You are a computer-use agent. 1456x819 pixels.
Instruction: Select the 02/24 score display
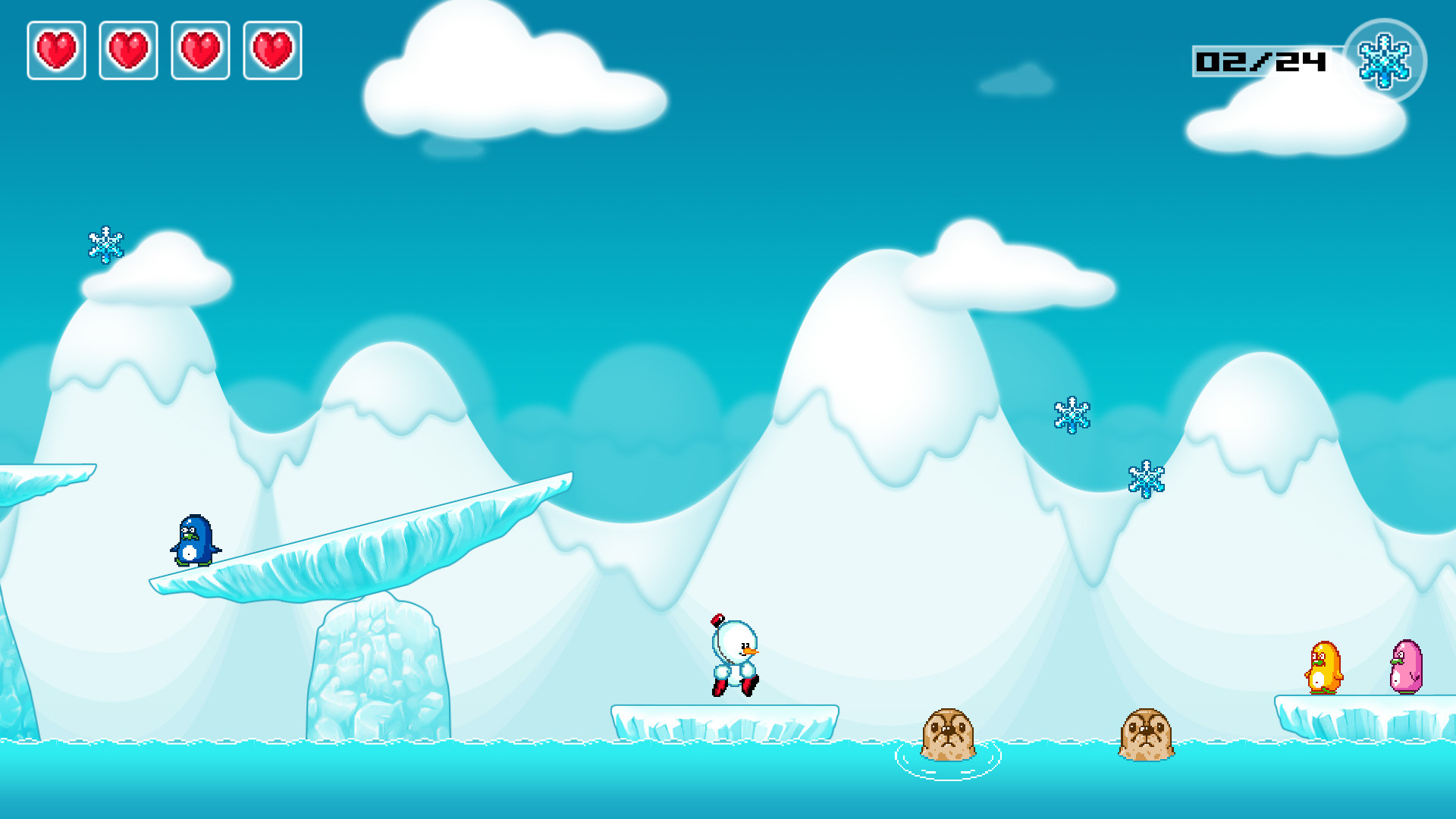click(1260, 63)
